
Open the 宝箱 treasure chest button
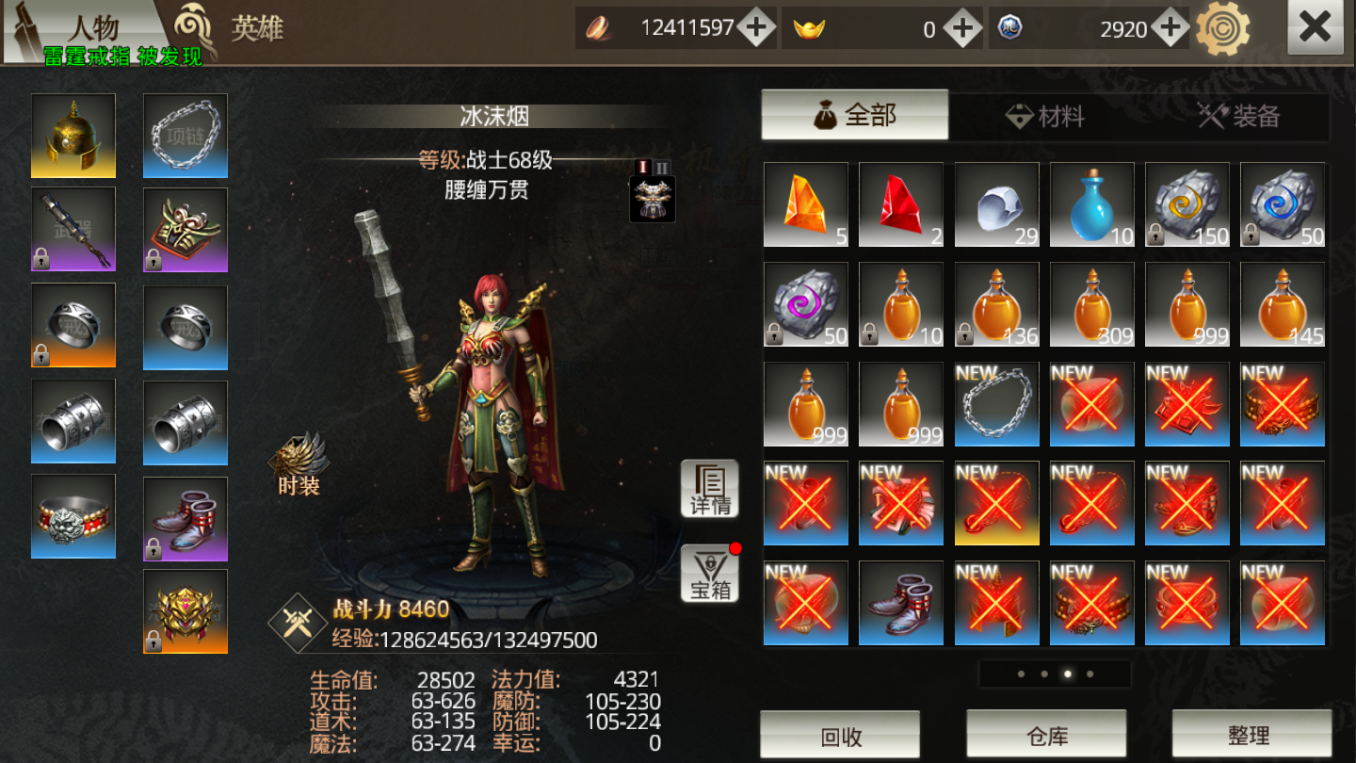[x=709, y=574]
